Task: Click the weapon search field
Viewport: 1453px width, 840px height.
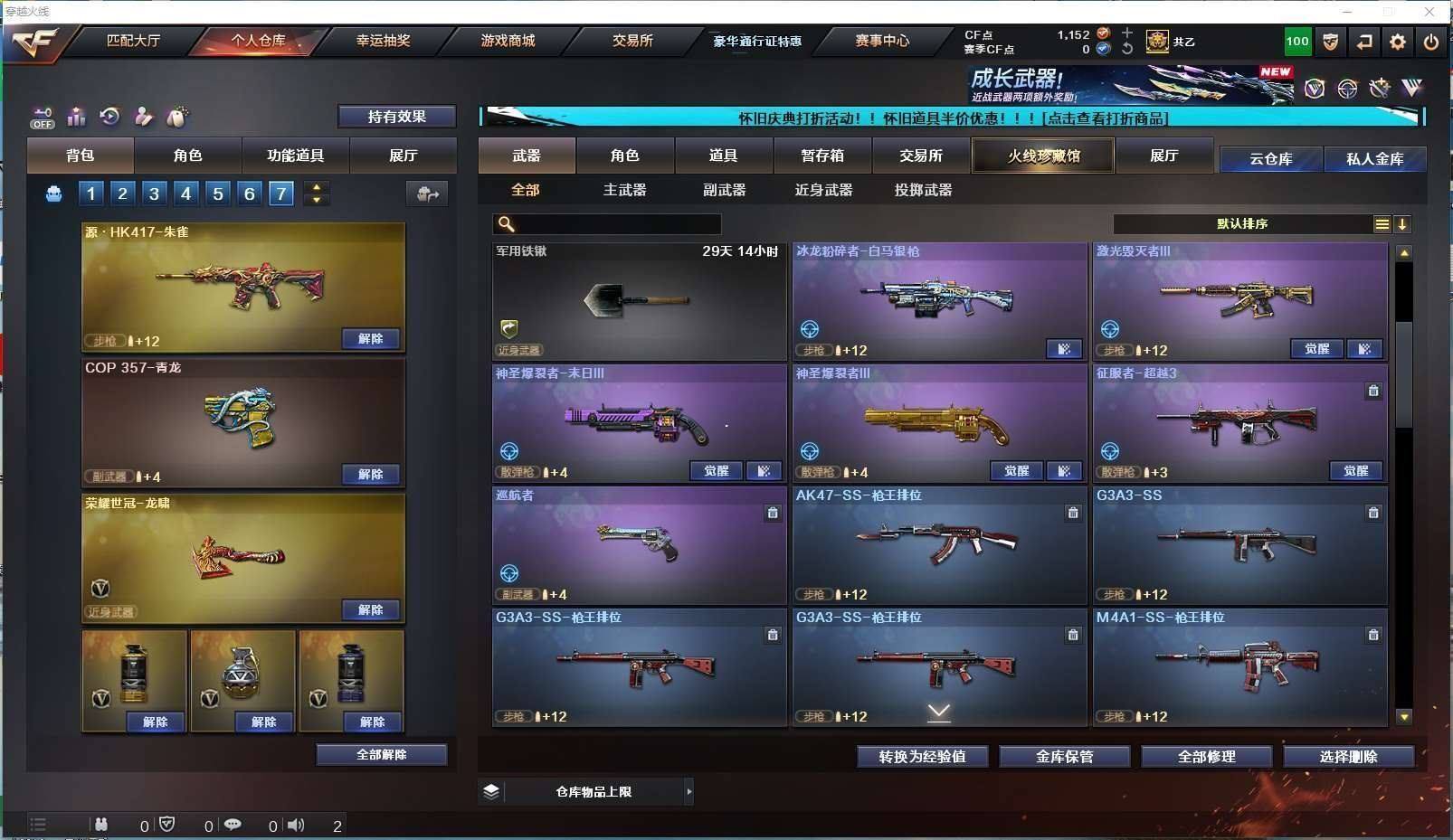Action: pos(615,224)
